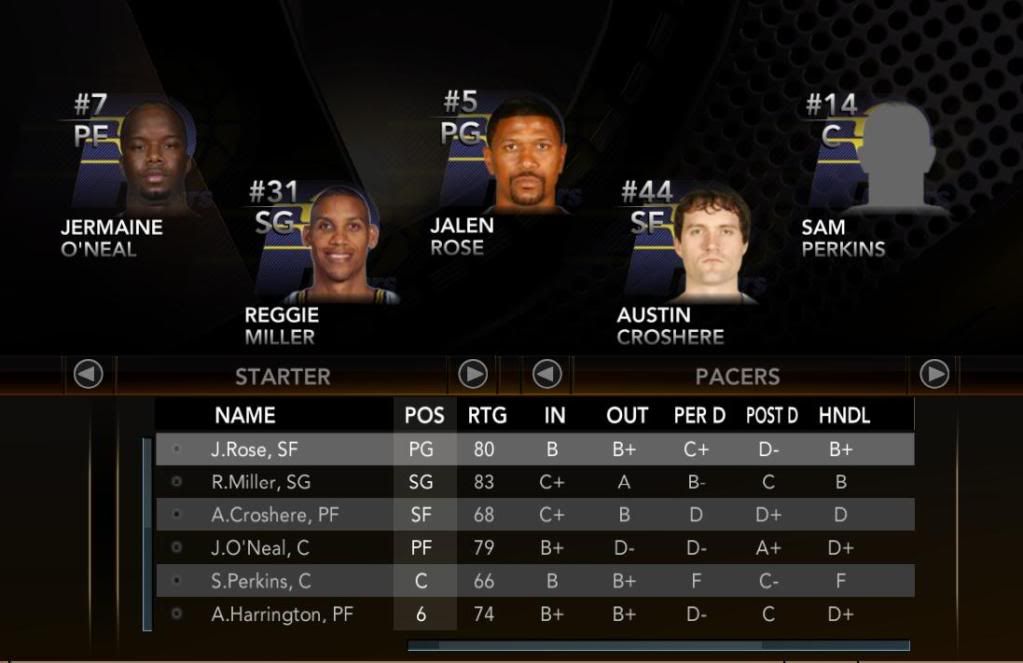The height and width of the screenshot is (663, 1023).
Task: Switch to the next team after PACERS
Action: coord(934,375)
